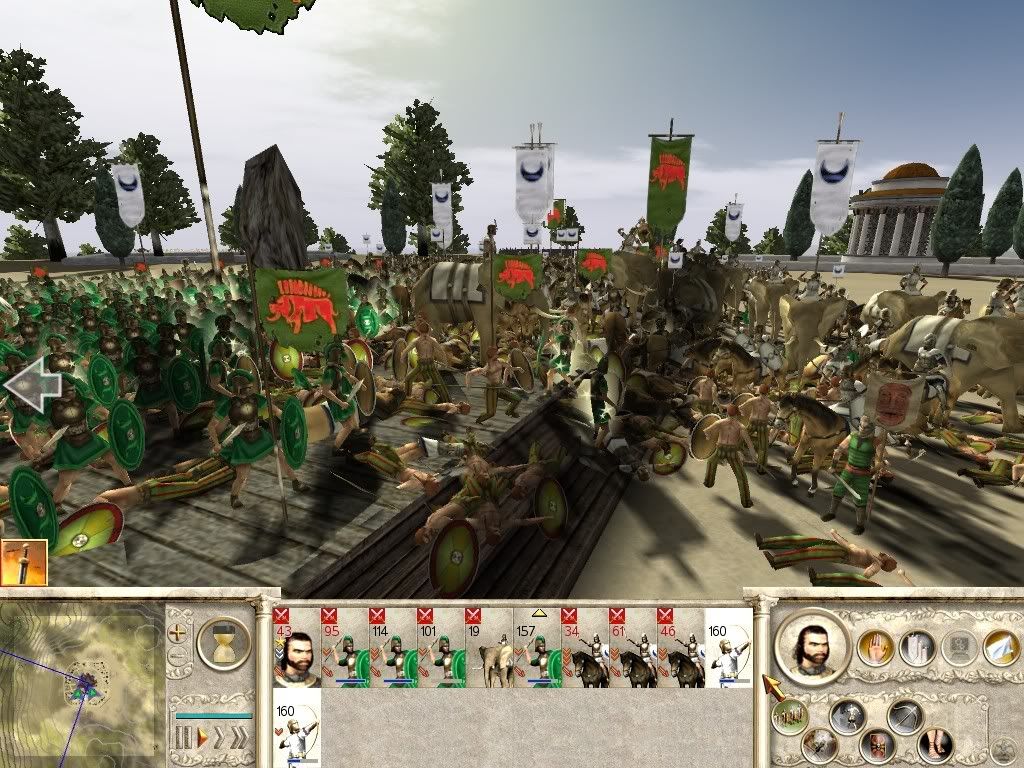
Task: Select the elephant unit card with 19
Action: (x=489, y=648)
